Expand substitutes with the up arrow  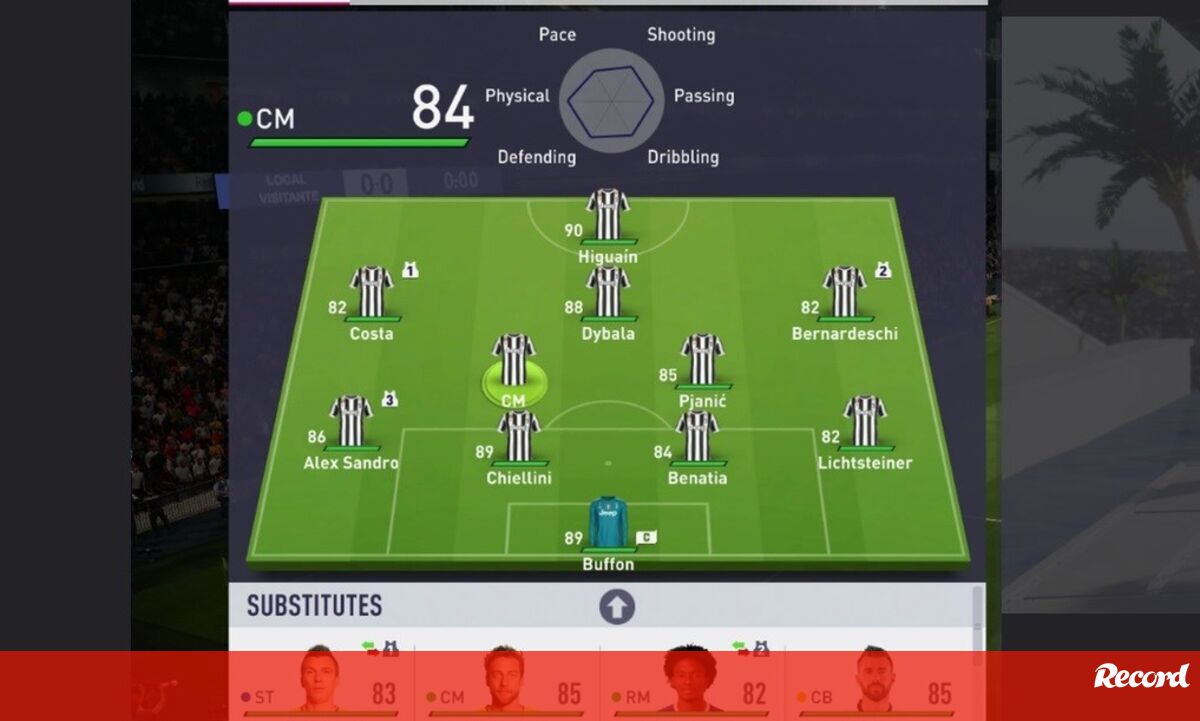[x=617, y=607]
